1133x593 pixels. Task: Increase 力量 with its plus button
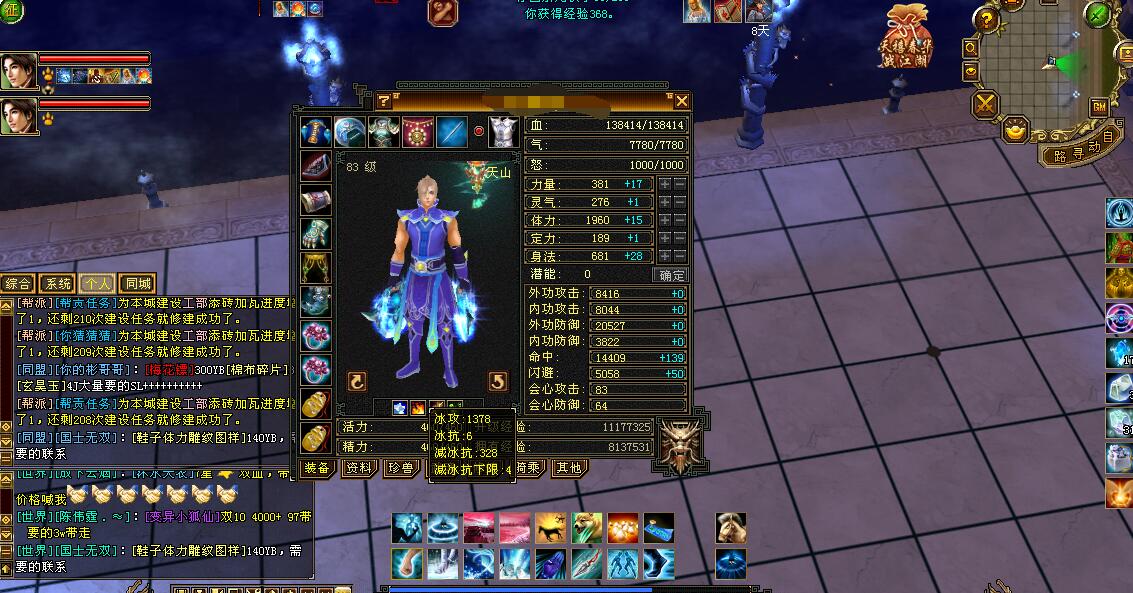point(664,185)
